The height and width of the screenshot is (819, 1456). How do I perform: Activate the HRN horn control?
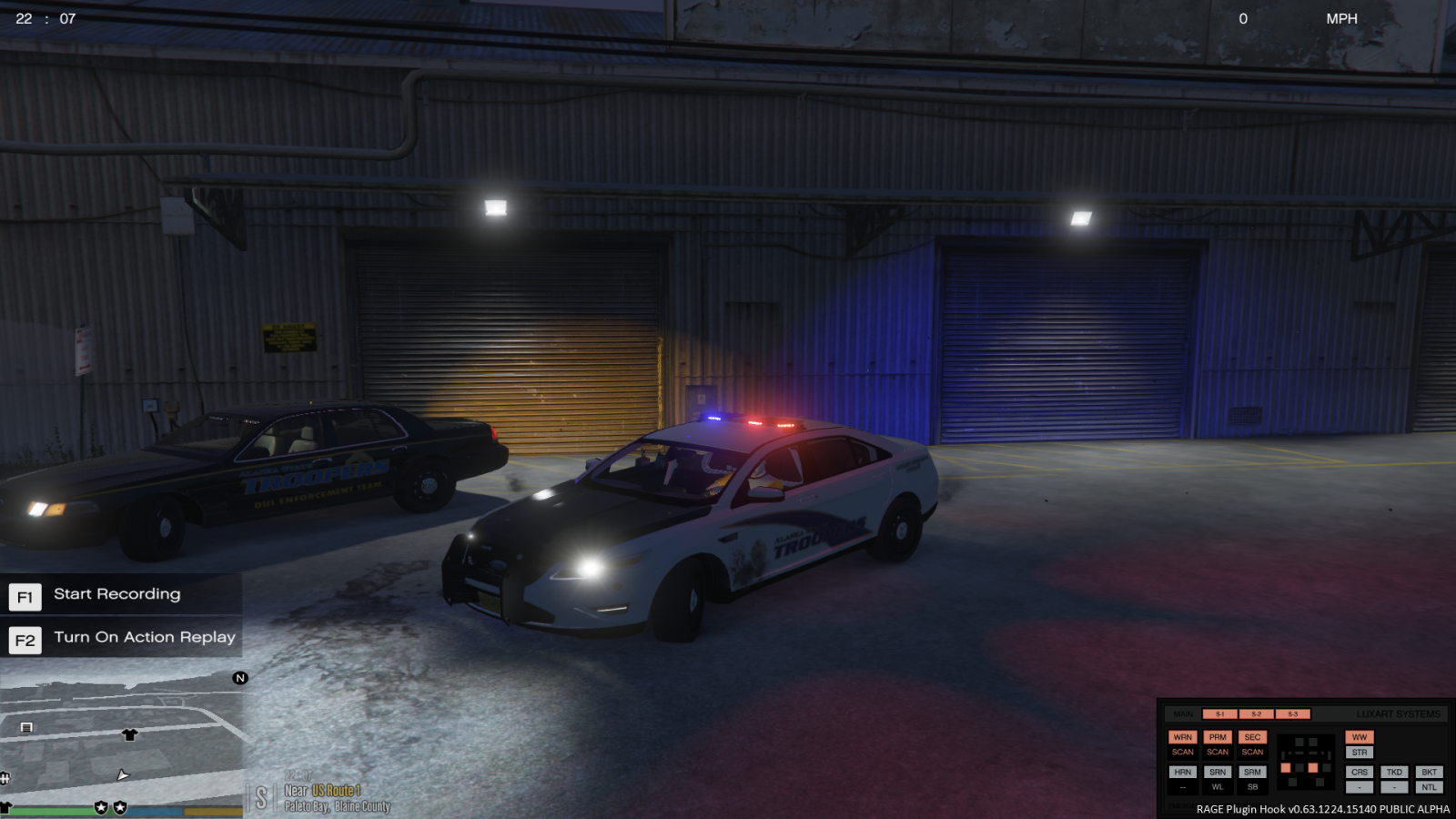(1183, 772)
